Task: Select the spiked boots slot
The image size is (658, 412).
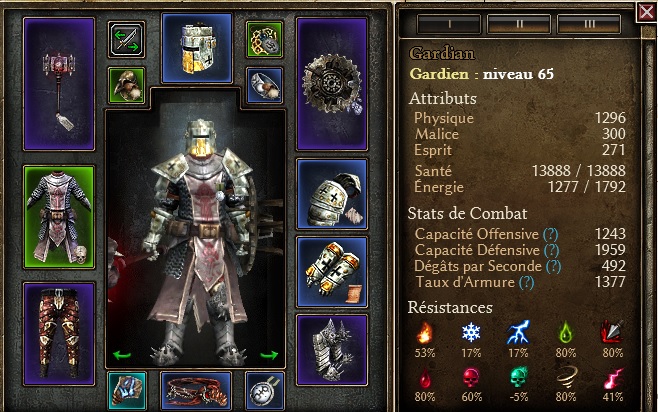Action: point(332,349)
